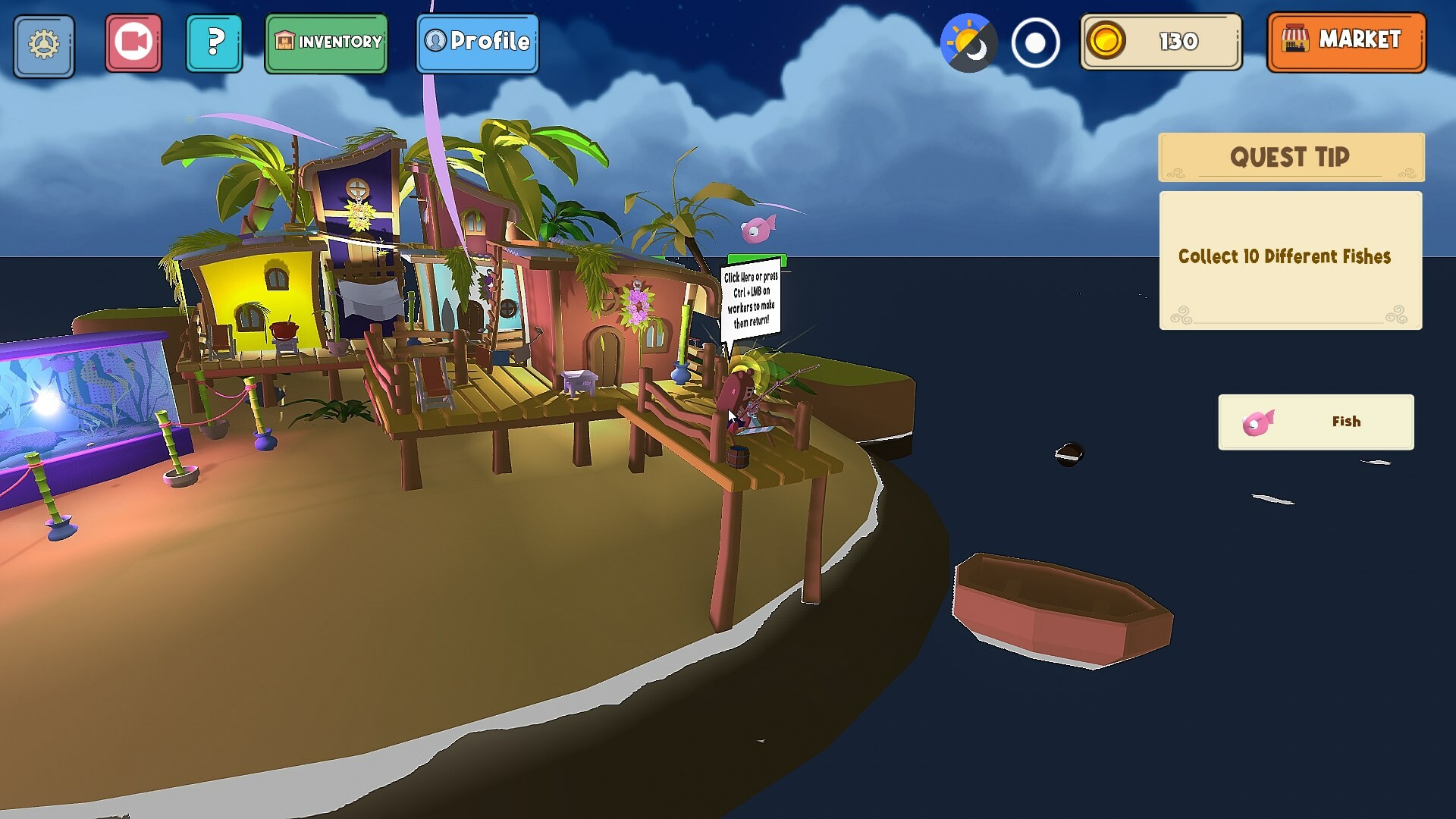The width and height of the screenshot is (1456, 819).
Task: Click the warehouse icon on the Inventory button
Action: [x=284, y=42]
